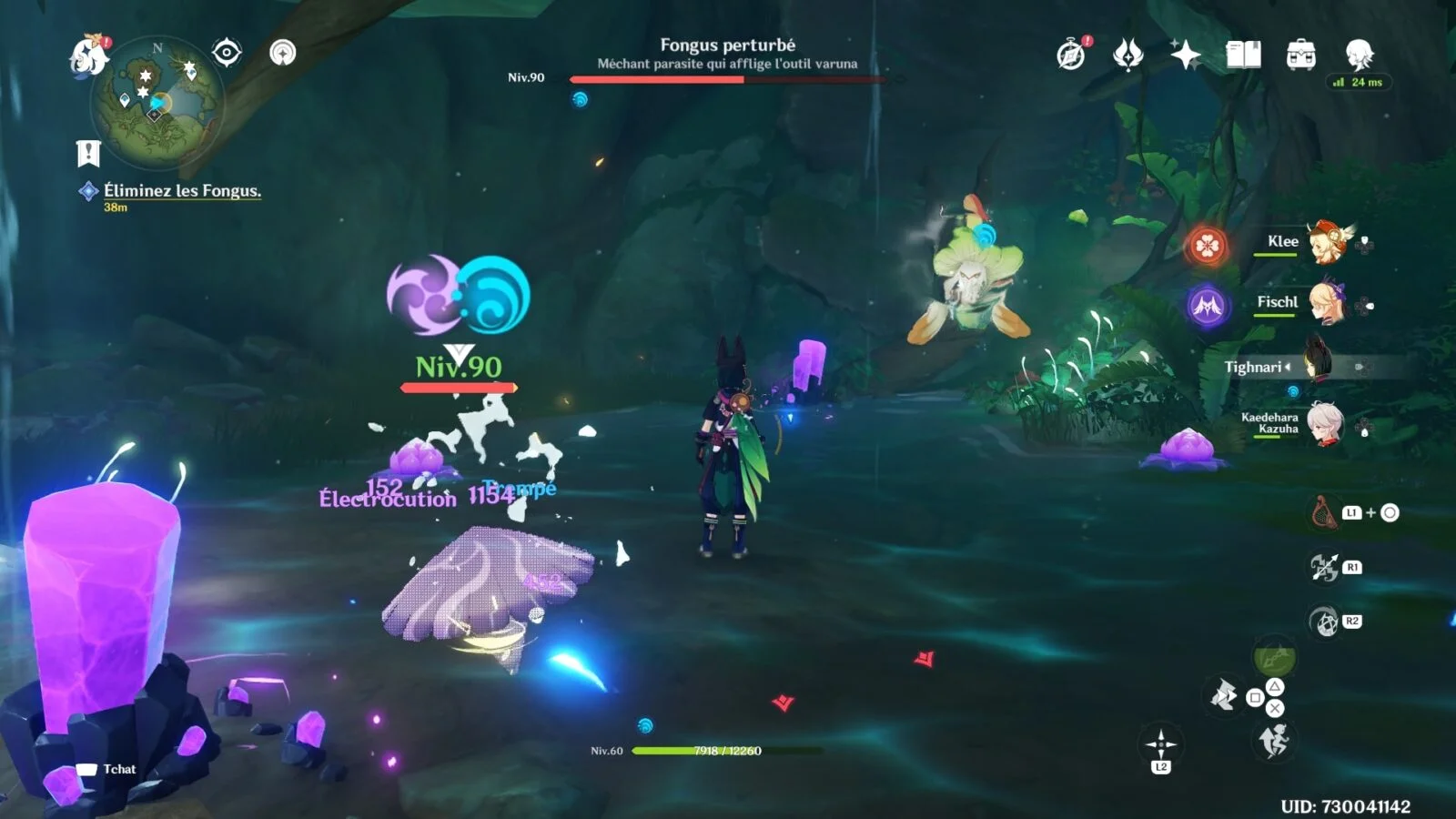
Task: Select the Éliminez les Fongus quest tracker
Action: coord(181,191)
